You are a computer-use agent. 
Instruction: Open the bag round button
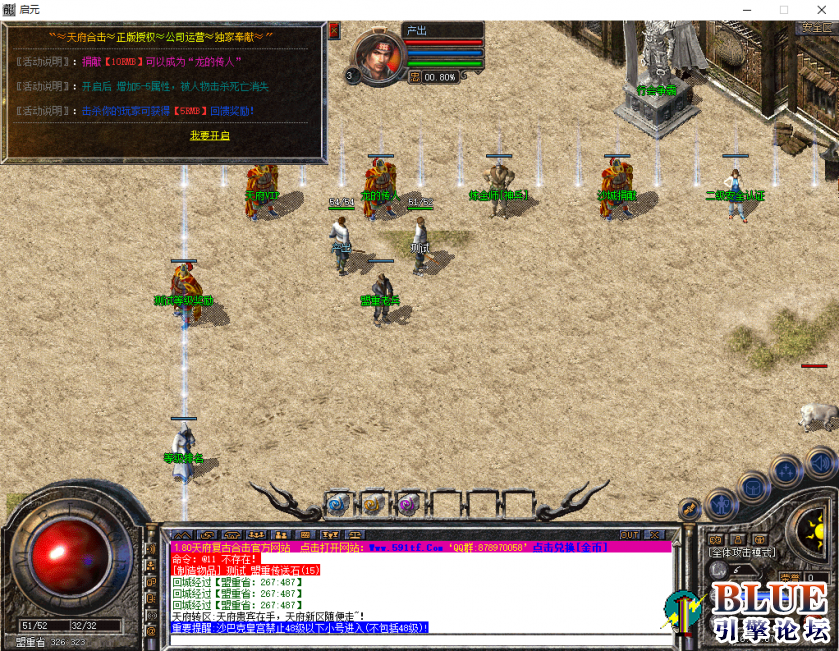coord(753,487)
